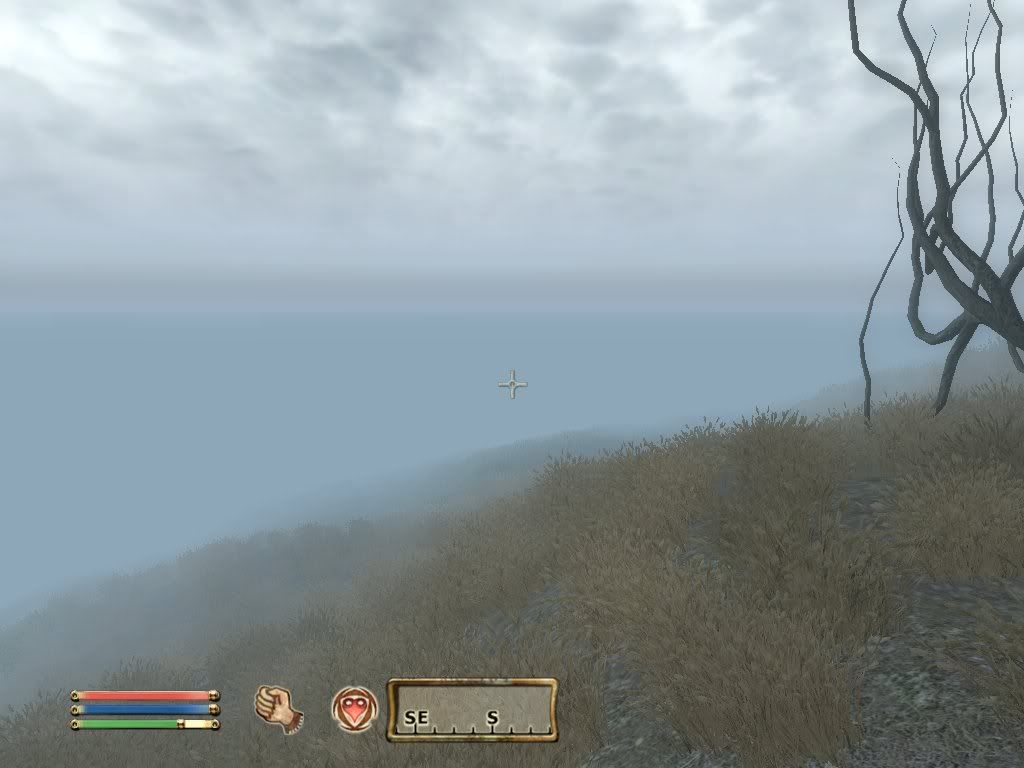Click the compass bar
The height and width of the screenshot is (768, 1024).
coord(472,710)
